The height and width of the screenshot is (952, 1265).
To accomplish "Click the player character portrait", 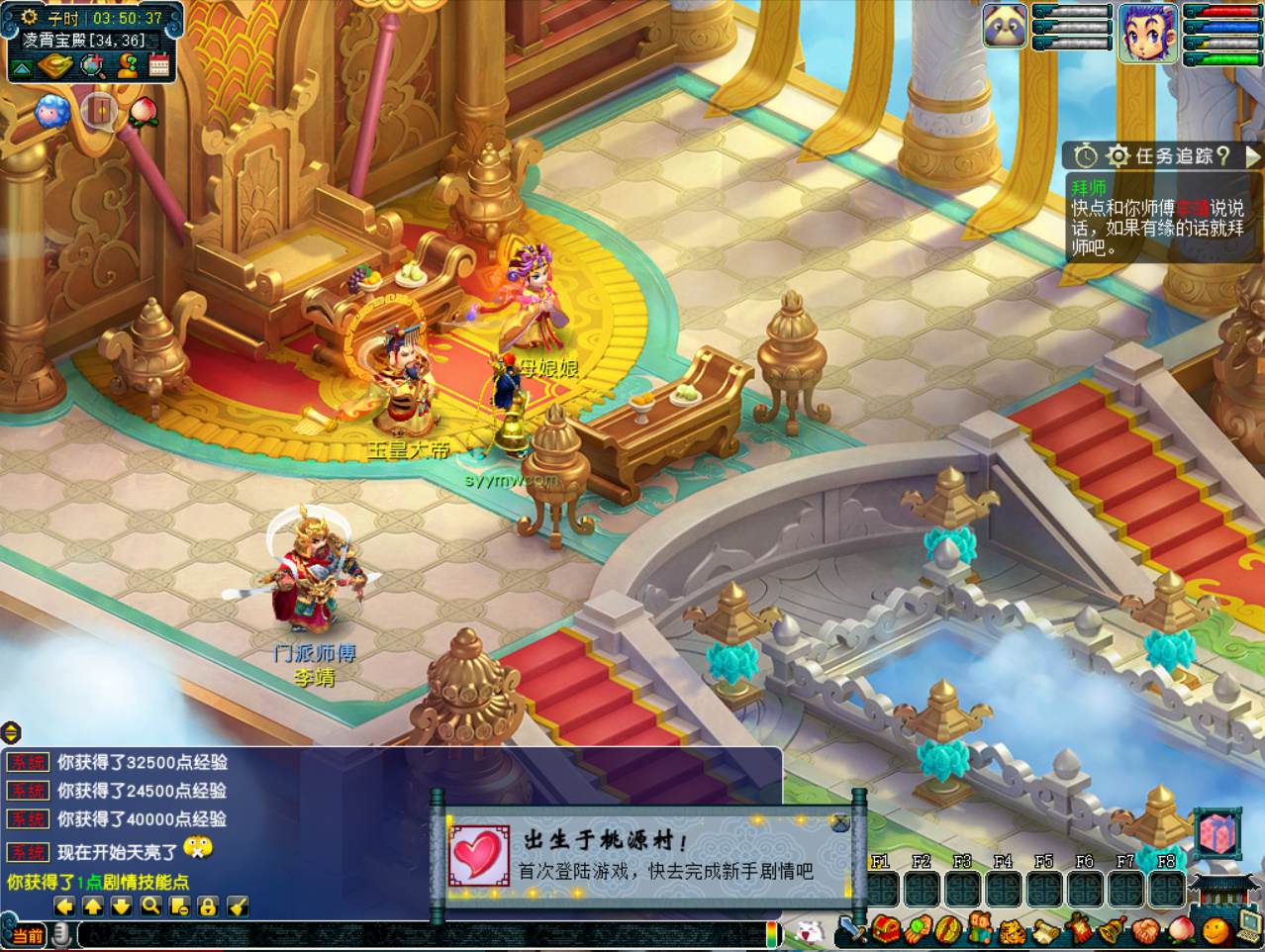I will pos(1147,30).
